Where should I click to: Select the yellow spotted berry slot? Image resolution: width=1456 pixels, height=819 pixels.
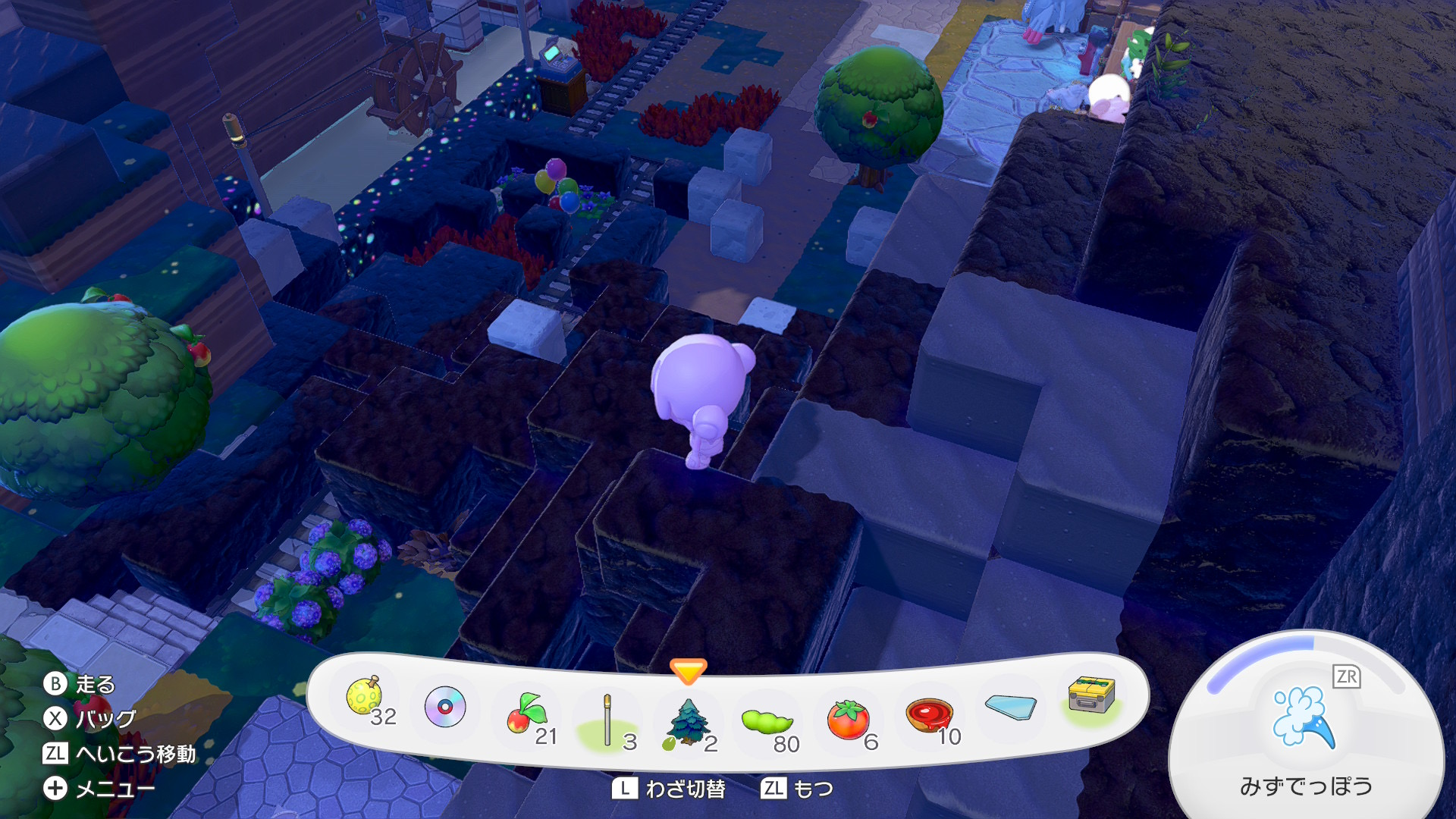[365, 698]
